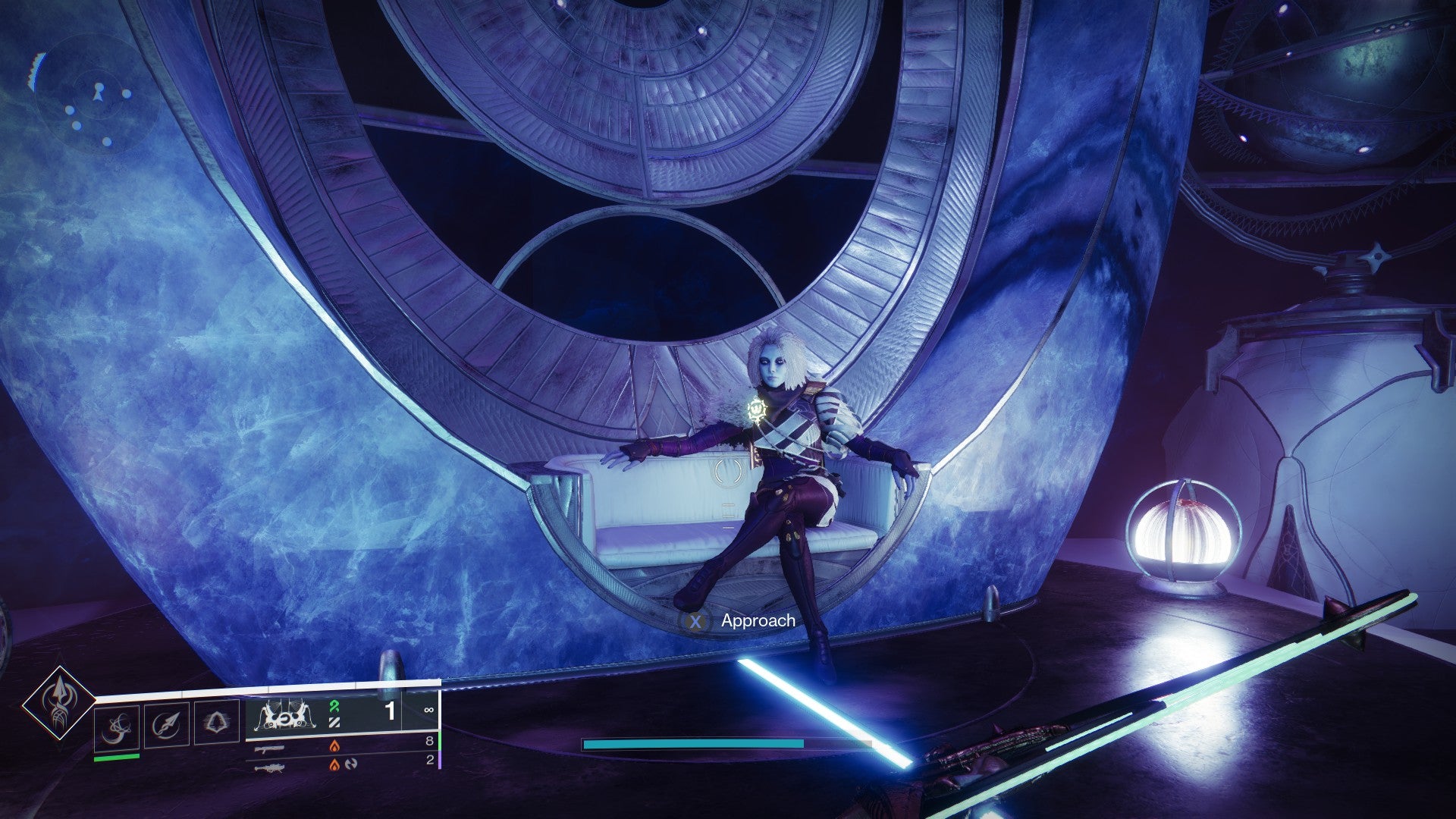Select the diamond-shaped super ability icon
The image size is (1456, 819).
(58, 703)
